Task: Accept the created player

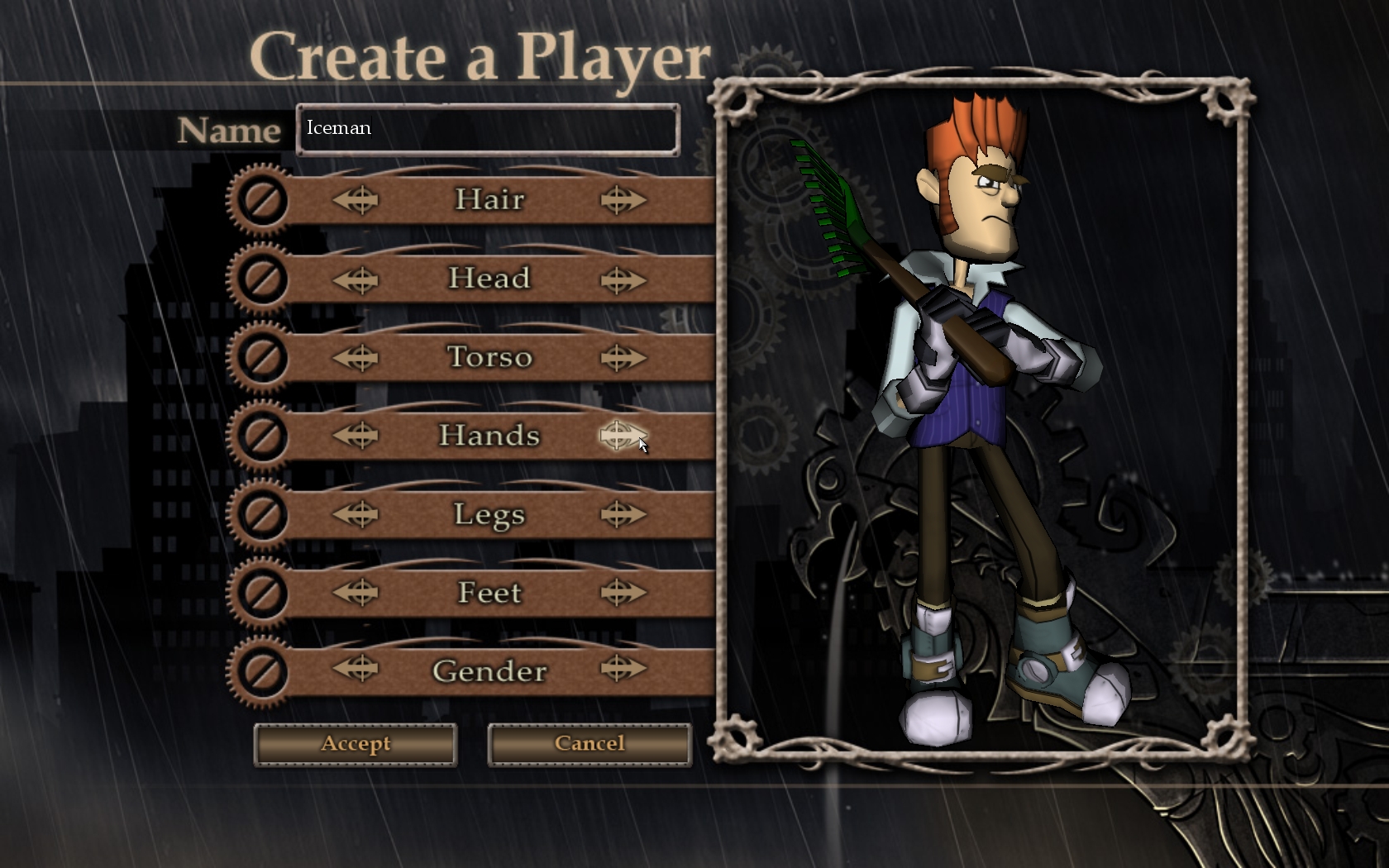Action: click(x=356, y=744)
